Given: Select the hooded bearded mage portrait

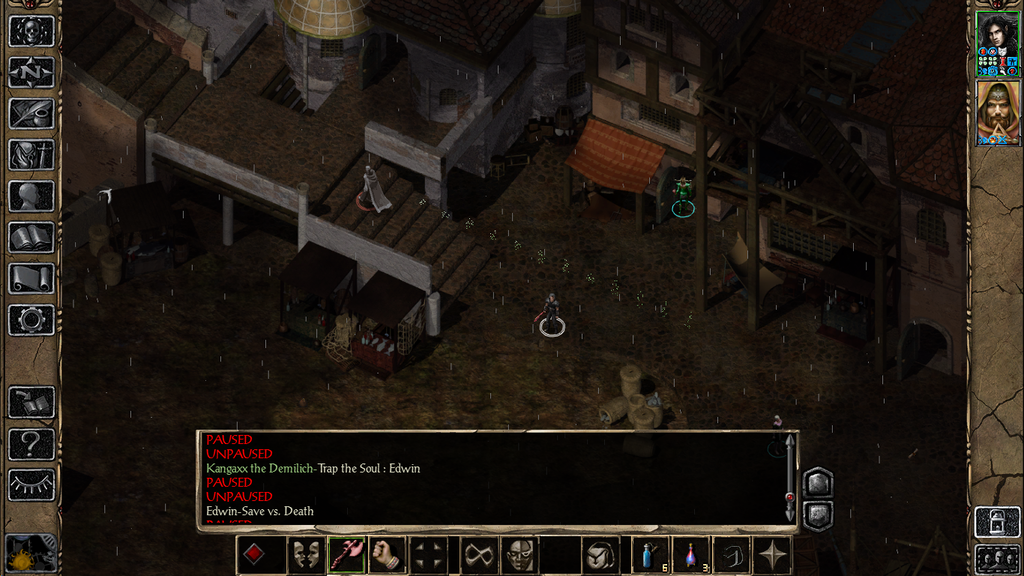Looking at the screenshot, I should point(997,113).
